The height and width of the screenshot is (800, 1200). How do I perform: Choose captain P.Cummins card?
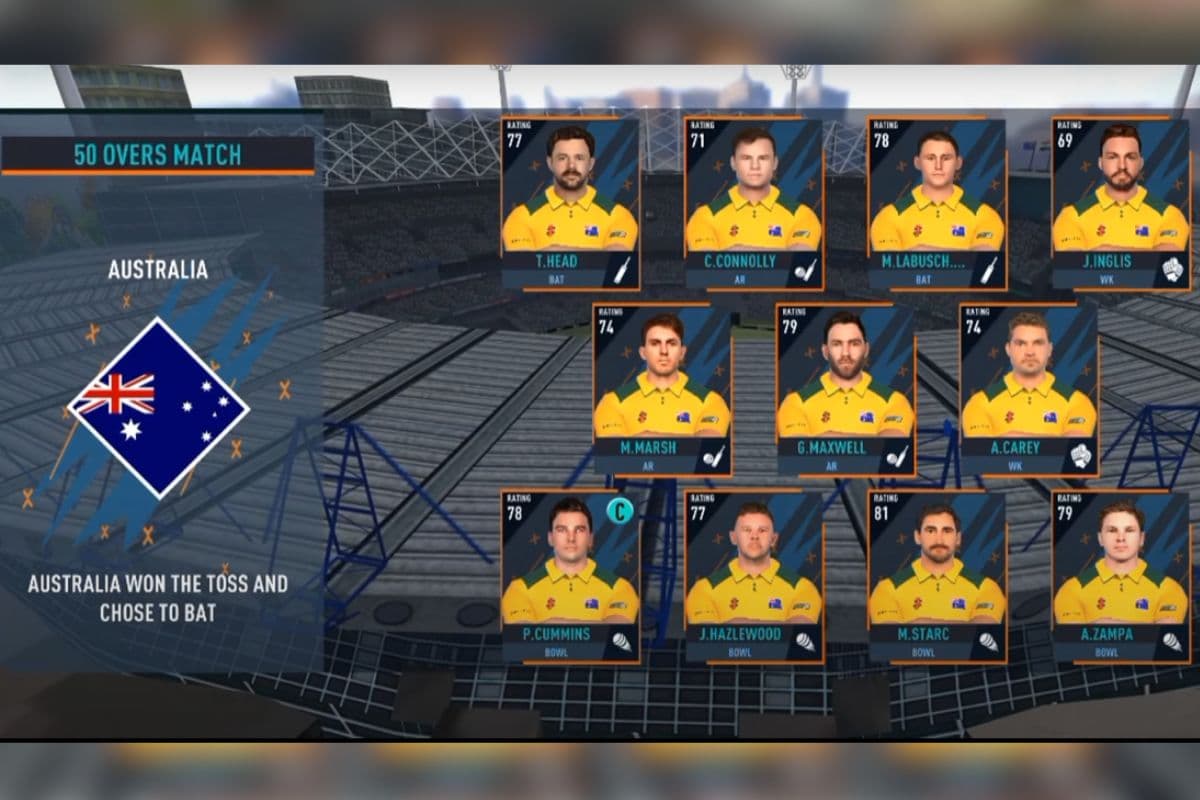coord(570,575)
